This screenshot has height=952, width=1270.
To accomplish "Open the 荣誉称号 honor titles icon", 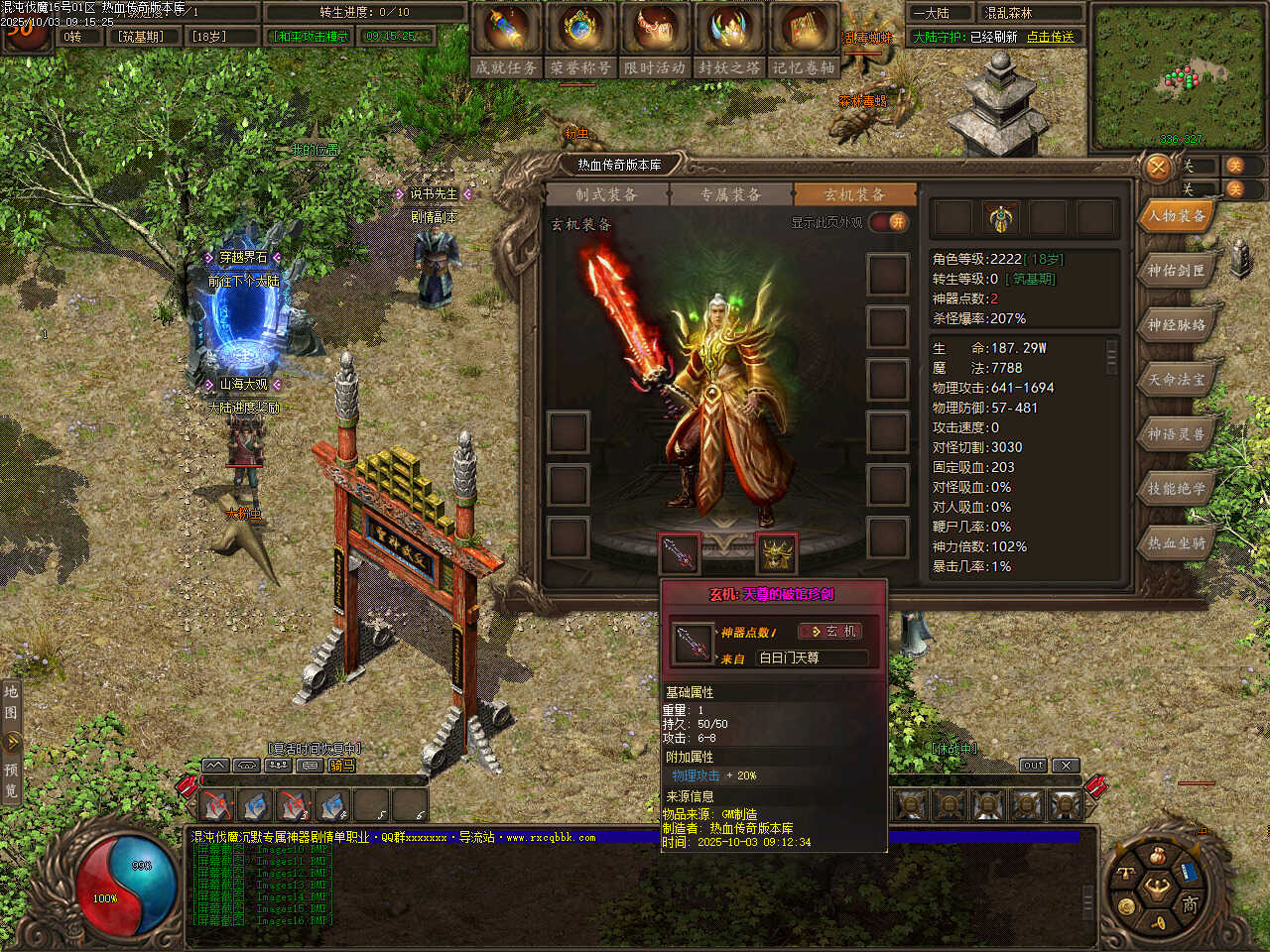I will (x=580, y=30).
